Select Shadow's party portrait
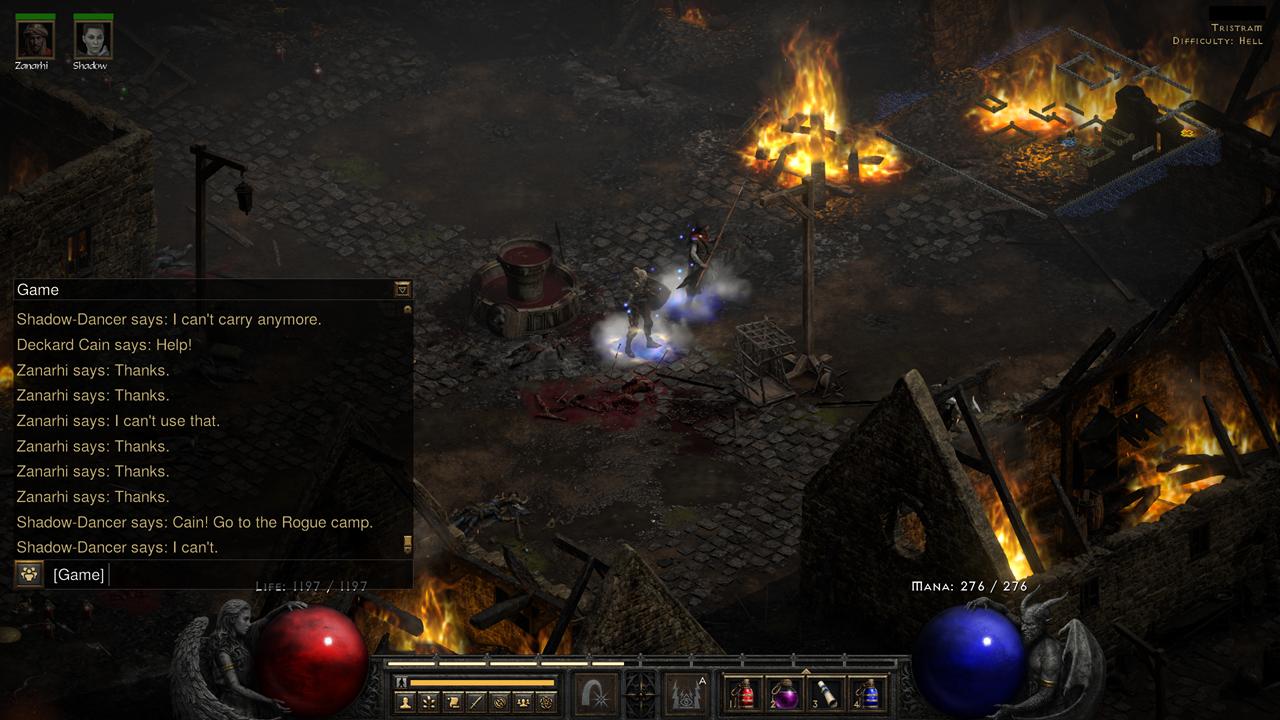 [x=93, y=40]
